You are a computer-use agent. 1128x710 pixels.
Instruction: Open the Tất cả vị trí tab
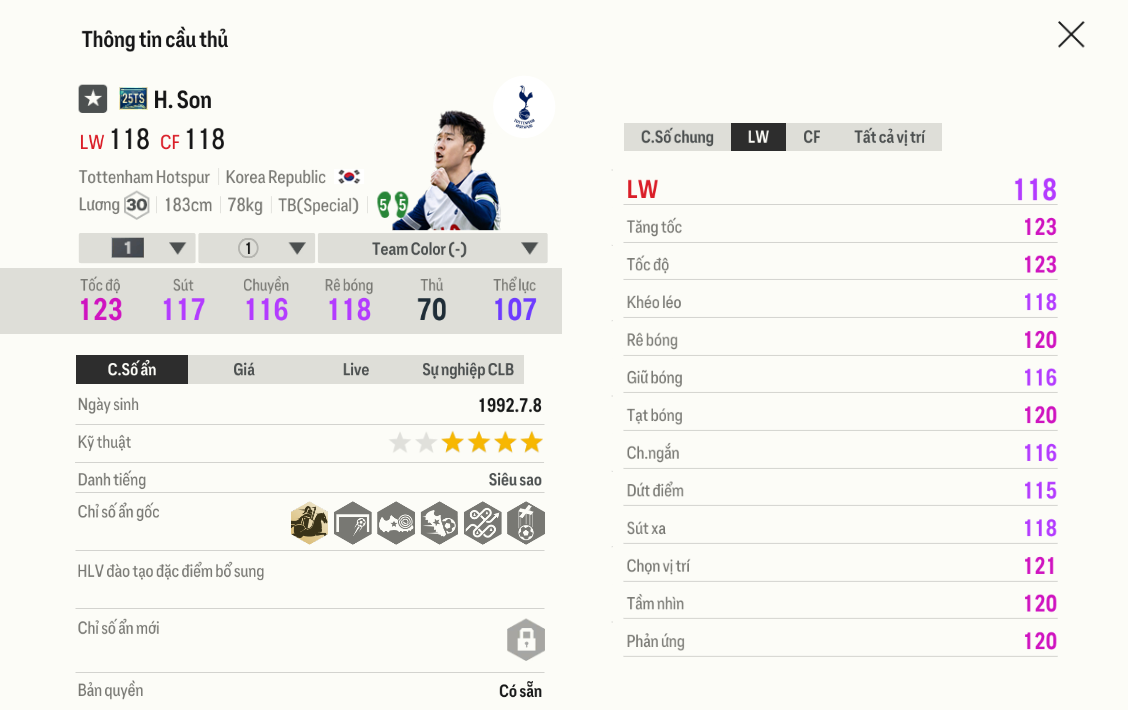click(x=889, y=137)
